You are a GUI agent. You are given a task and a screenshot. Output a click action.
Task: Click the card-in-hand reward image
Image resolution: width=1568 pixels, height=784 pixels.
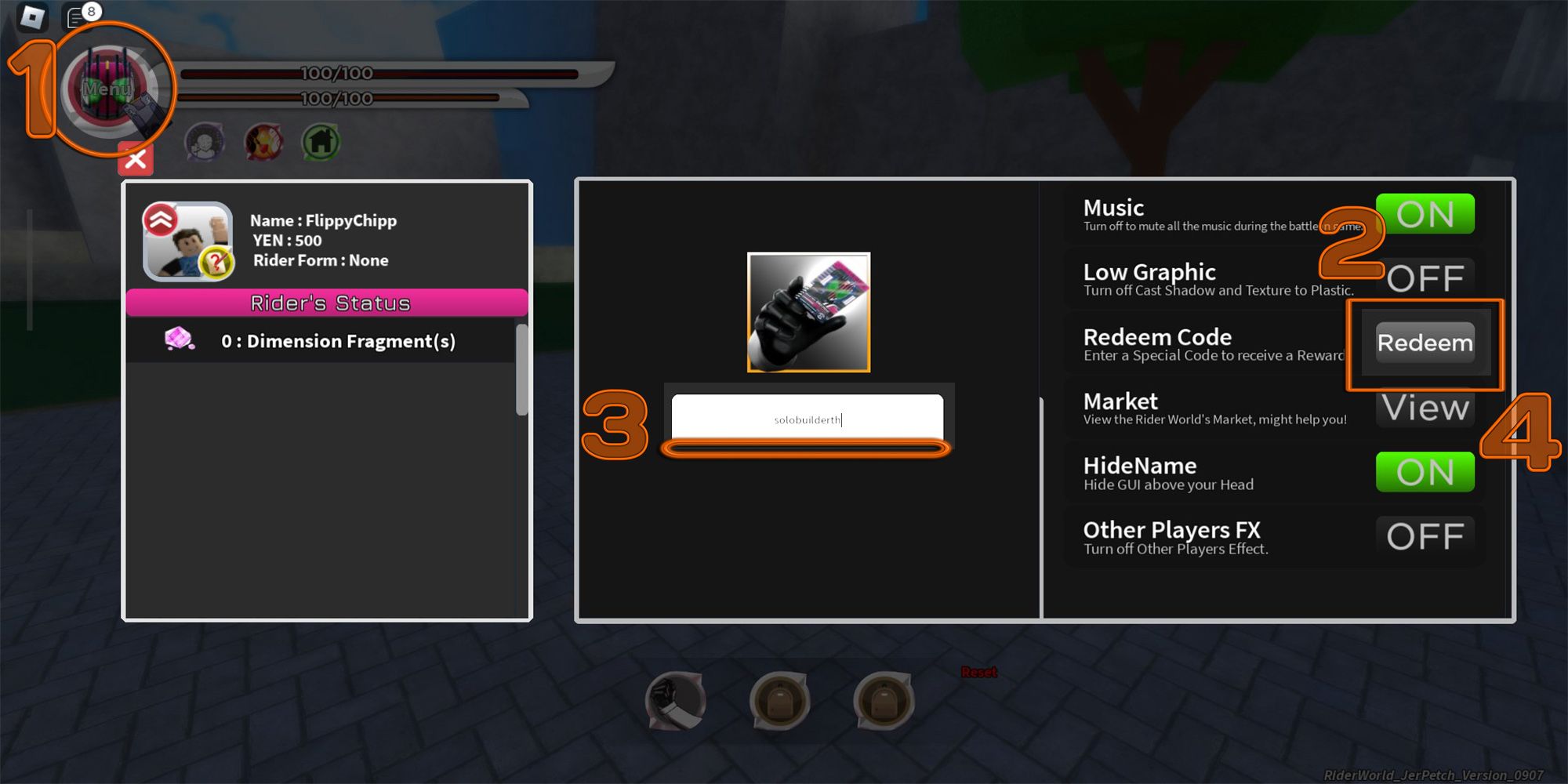pos(808,313)
